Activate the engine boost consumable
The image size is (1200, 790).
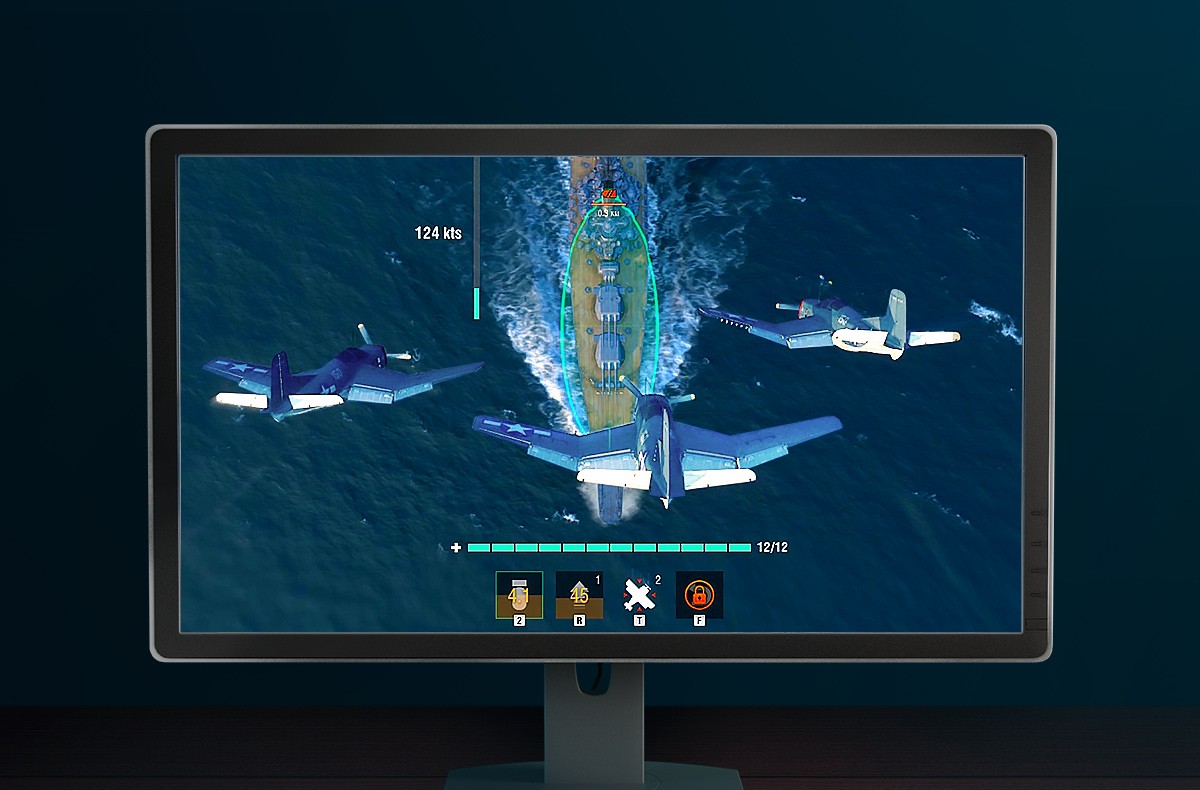click(579, 595)
